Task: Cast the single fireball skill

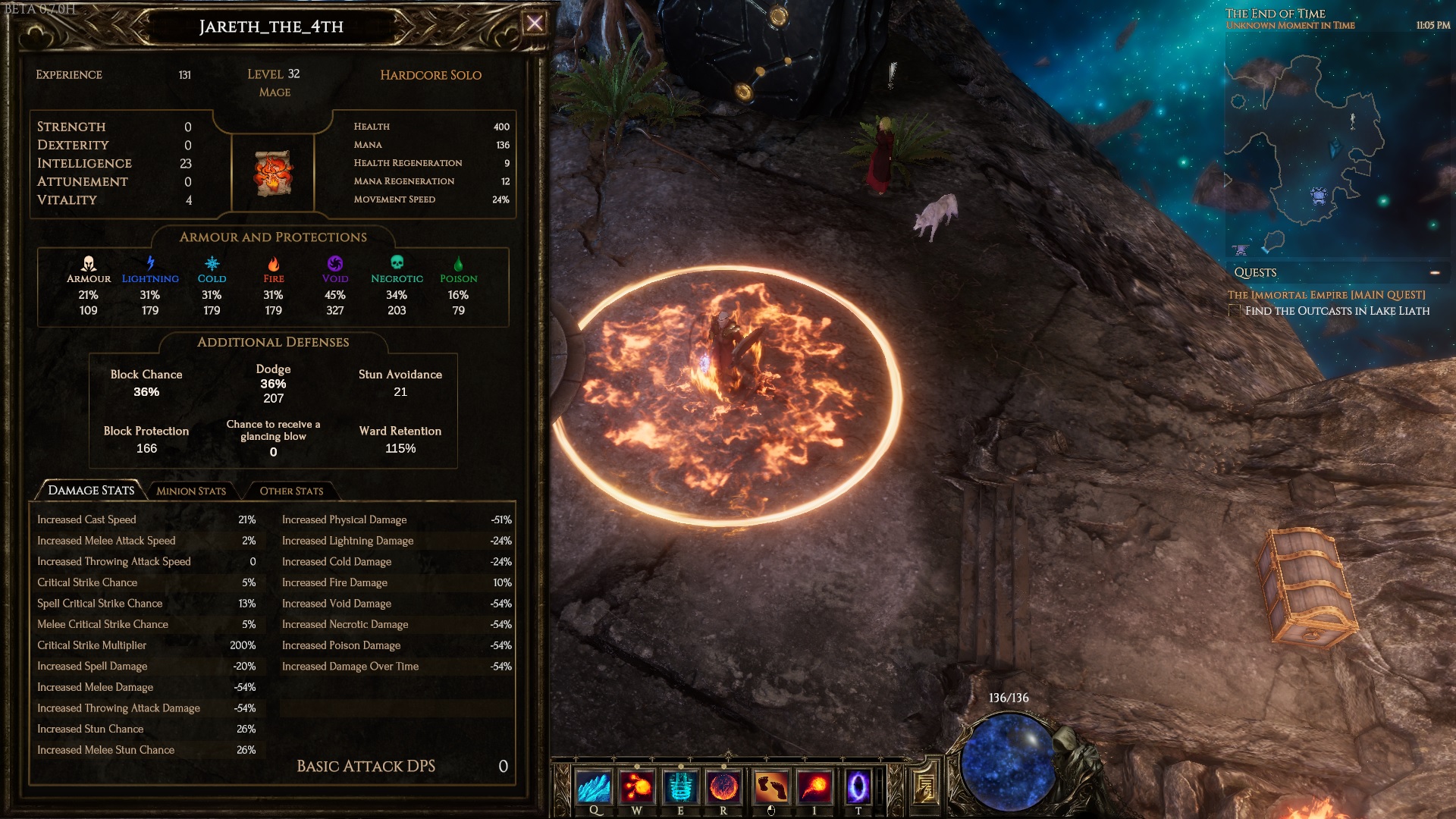Action: pos(814,787)
